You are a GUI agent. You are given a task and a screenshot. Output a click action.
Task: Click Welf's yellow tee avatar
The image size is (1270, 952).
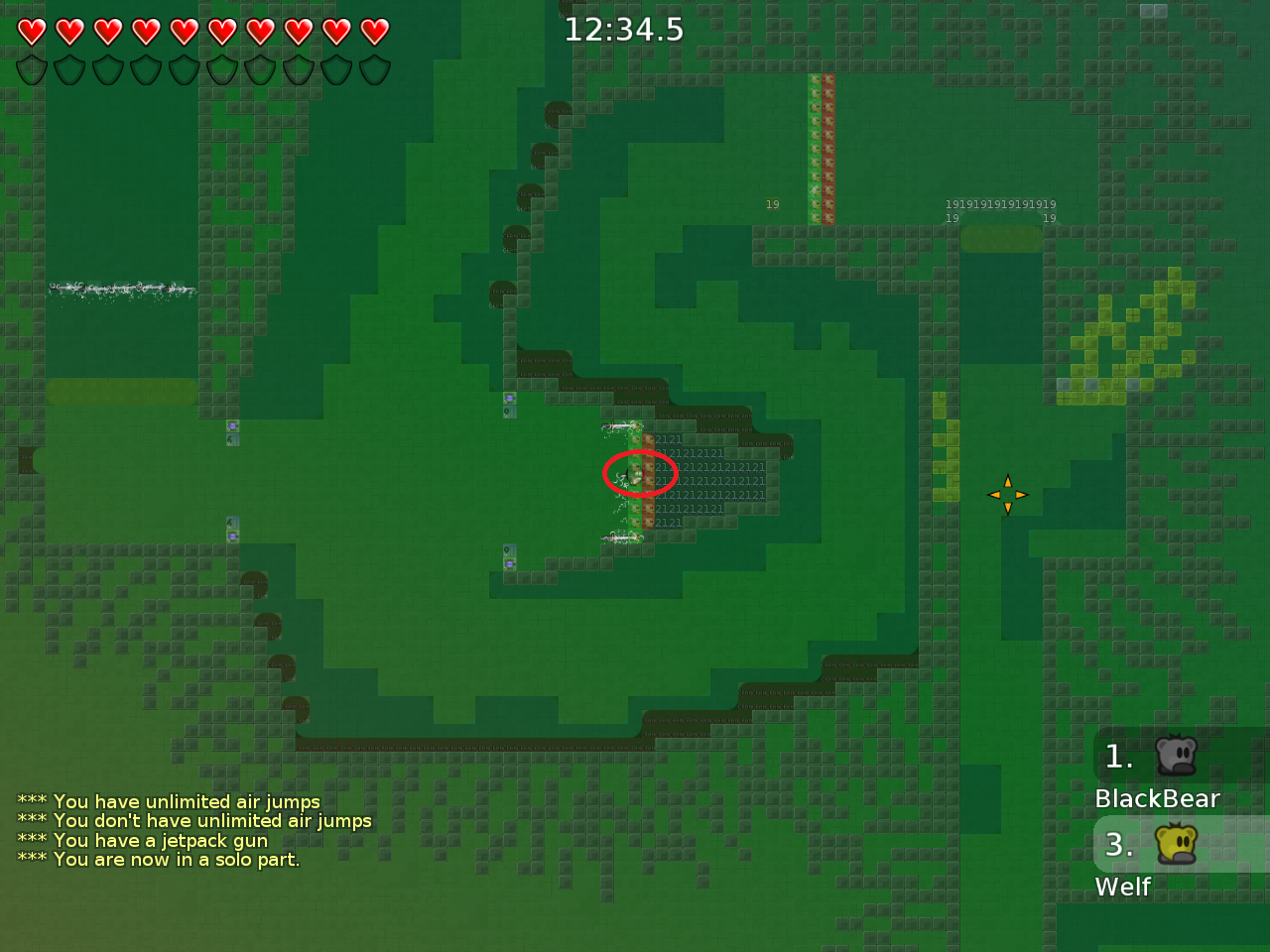pyautogui.click(x=1177, y=845)
